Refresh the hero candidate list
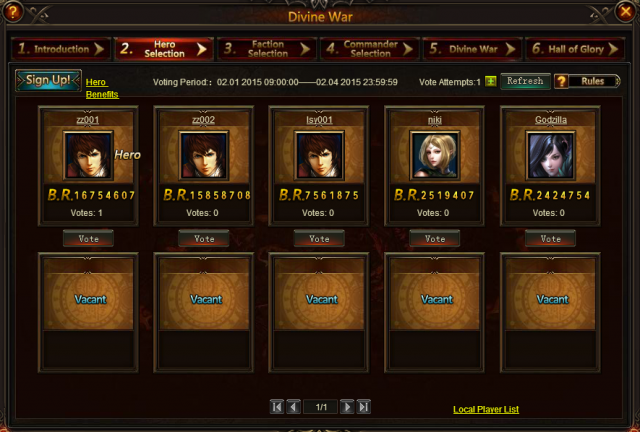640x432 pixels. click(x=525, y=81)
